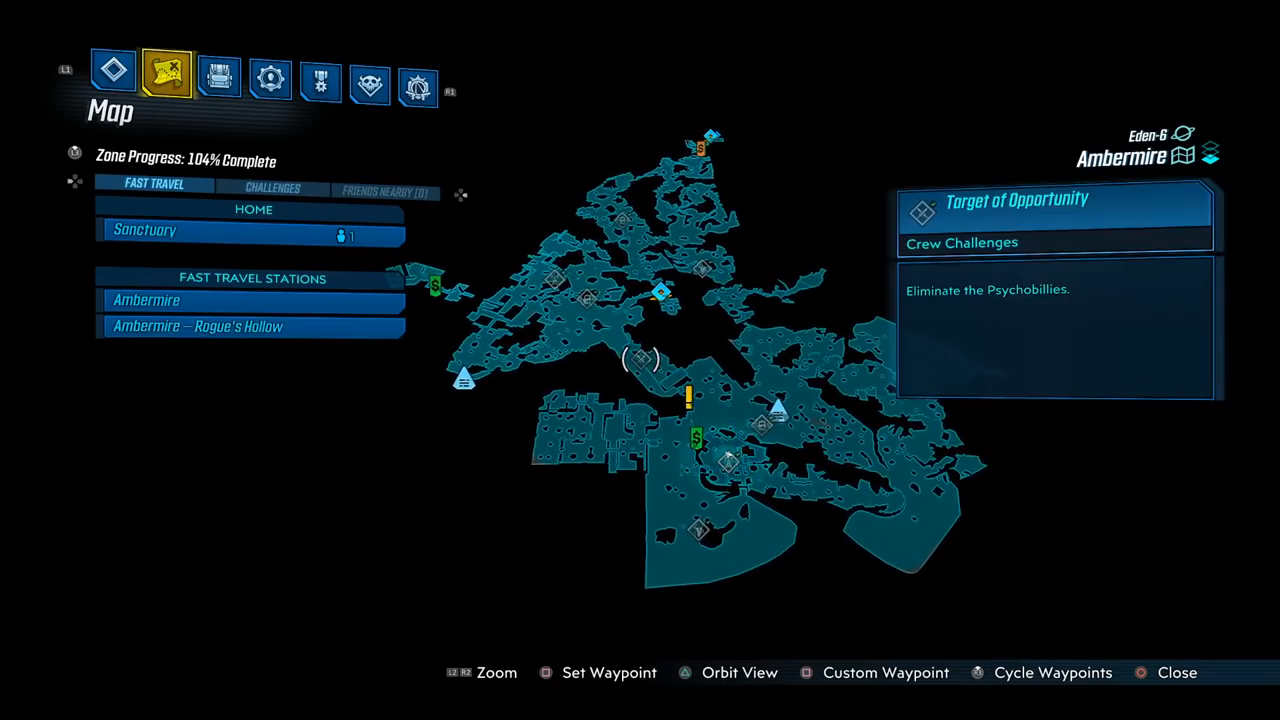Switch to the Fast Travel sub-tab
Image resolution: width=1280 pixels, height=720 pixels.
154,184
